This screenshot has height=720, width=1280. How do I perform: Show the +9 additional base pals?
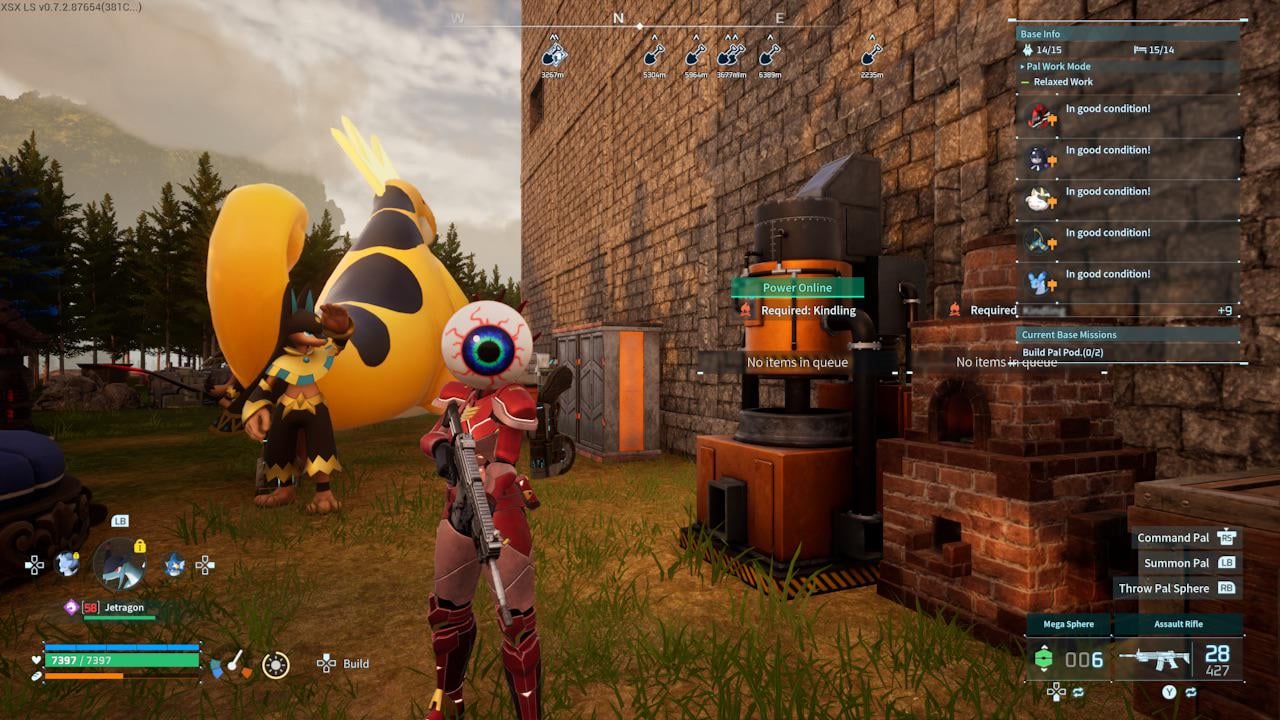pos(1224,311)
